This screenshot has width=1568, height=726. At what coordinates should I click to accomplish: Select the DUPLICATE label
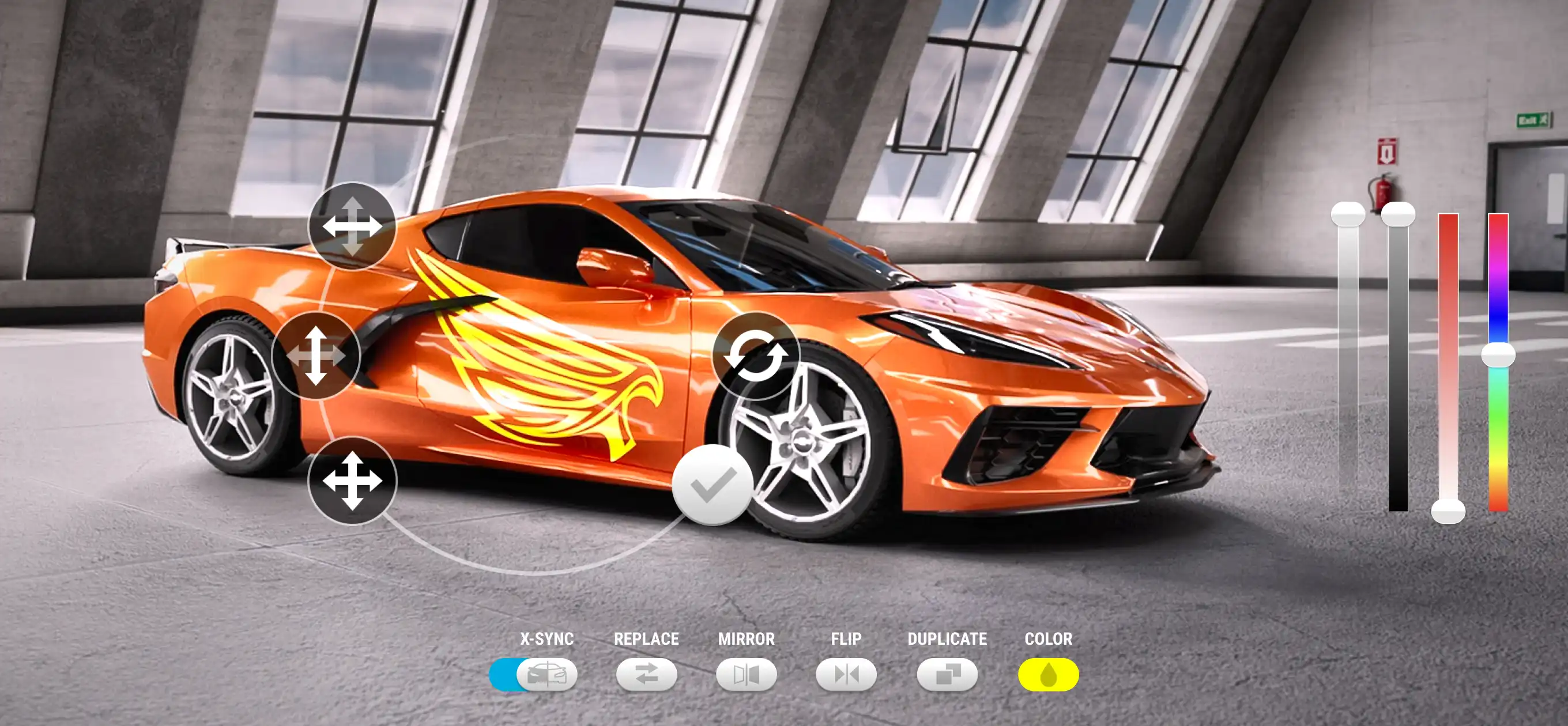tap(947, 639)
